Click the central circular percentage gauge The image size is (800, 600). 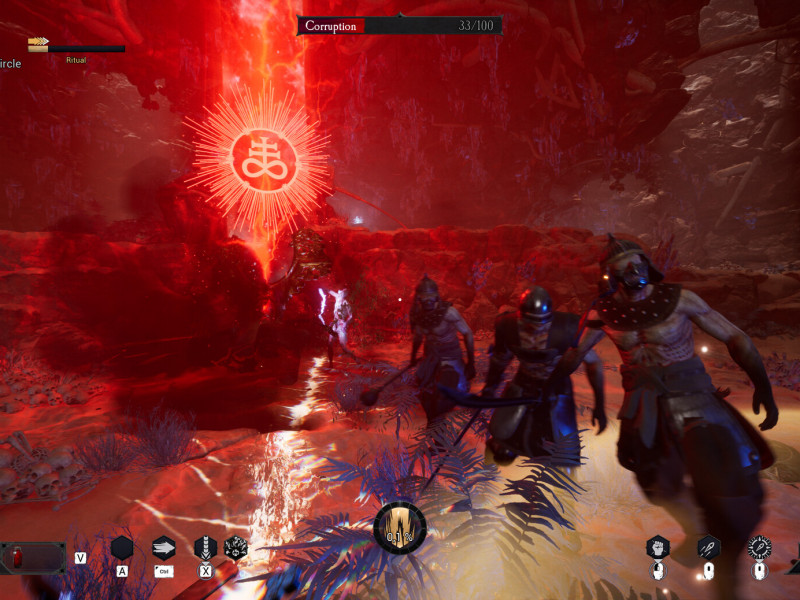coord(400,527)
